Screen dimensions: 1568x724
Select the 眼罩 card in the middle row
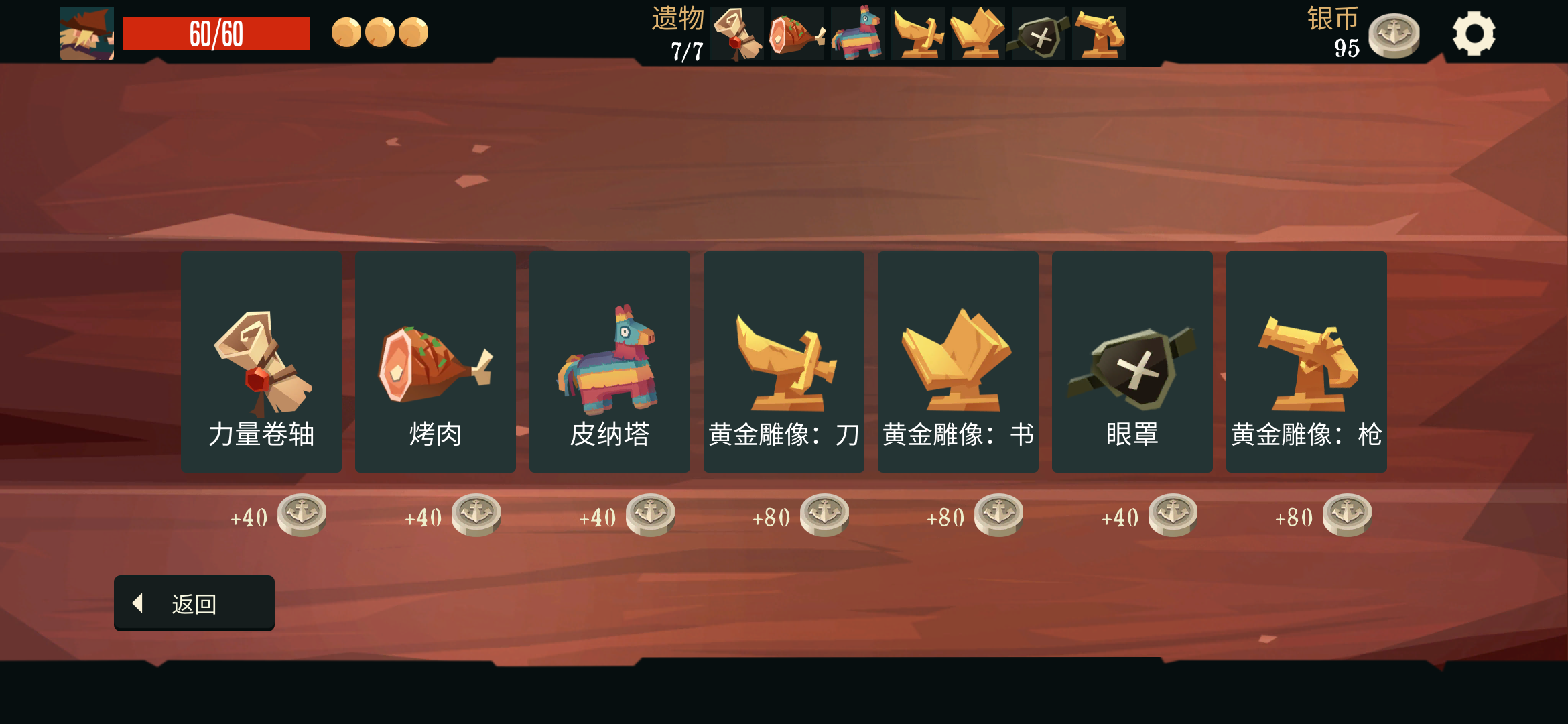pyautogui.click(x=1132, y=361)
